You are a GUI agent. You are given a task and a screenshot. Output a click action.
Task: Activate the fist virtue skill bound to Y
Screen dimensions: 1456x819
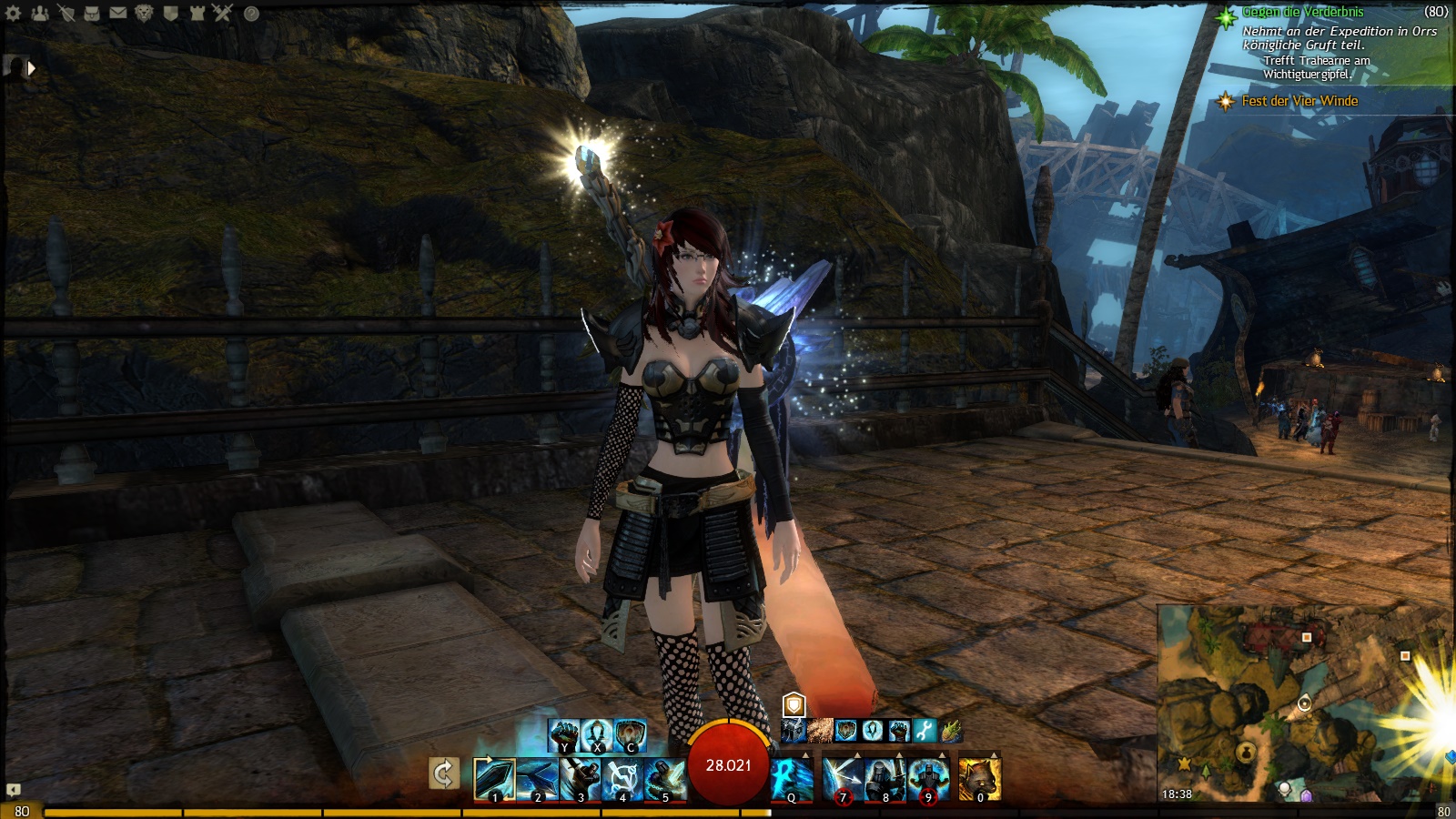pos(564,734)
